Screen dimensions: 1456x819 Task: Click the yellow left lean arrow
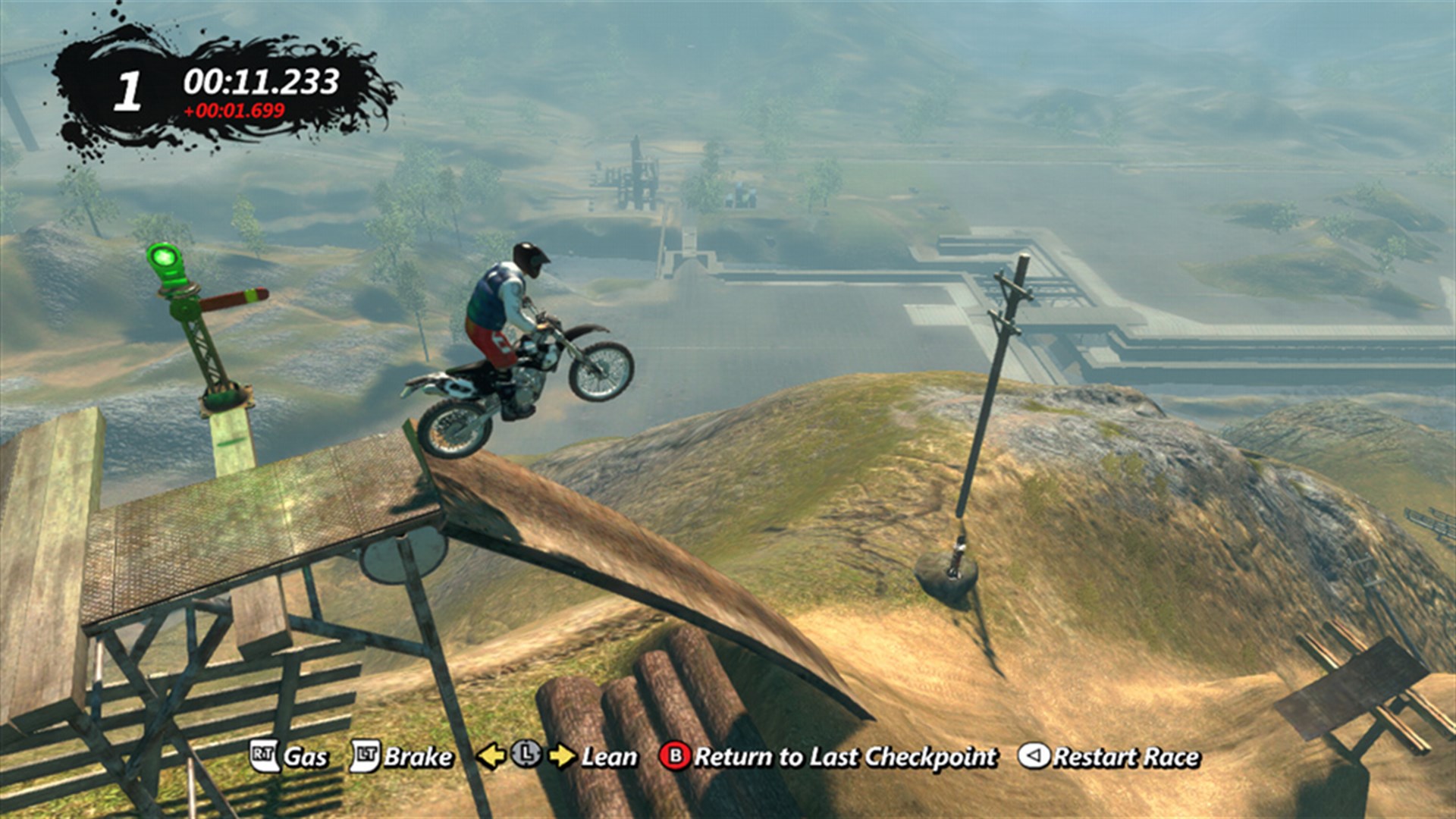coord(493,756)
